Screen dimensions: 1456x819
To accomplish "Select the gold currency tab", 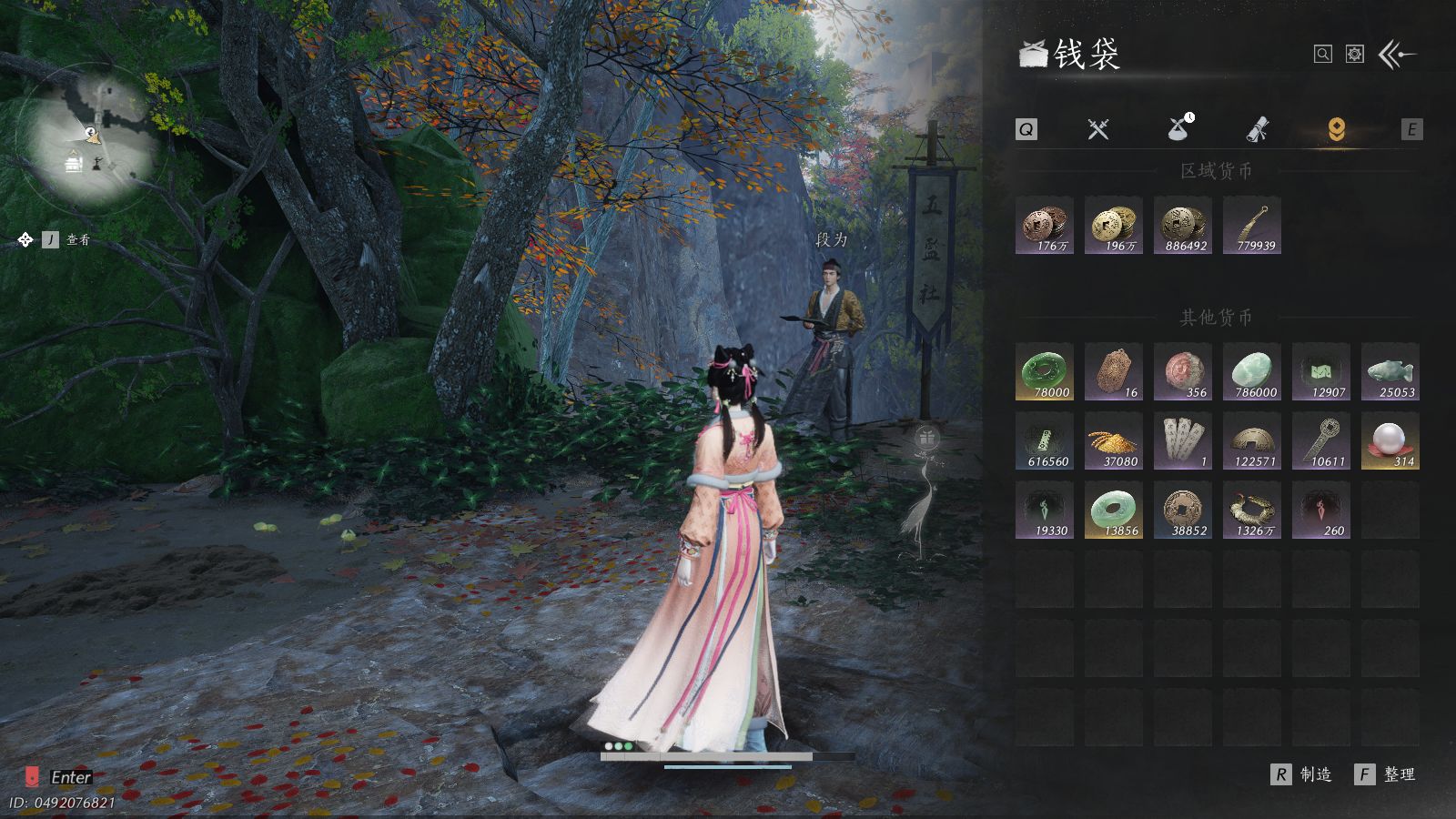I will pos(1336,129).
